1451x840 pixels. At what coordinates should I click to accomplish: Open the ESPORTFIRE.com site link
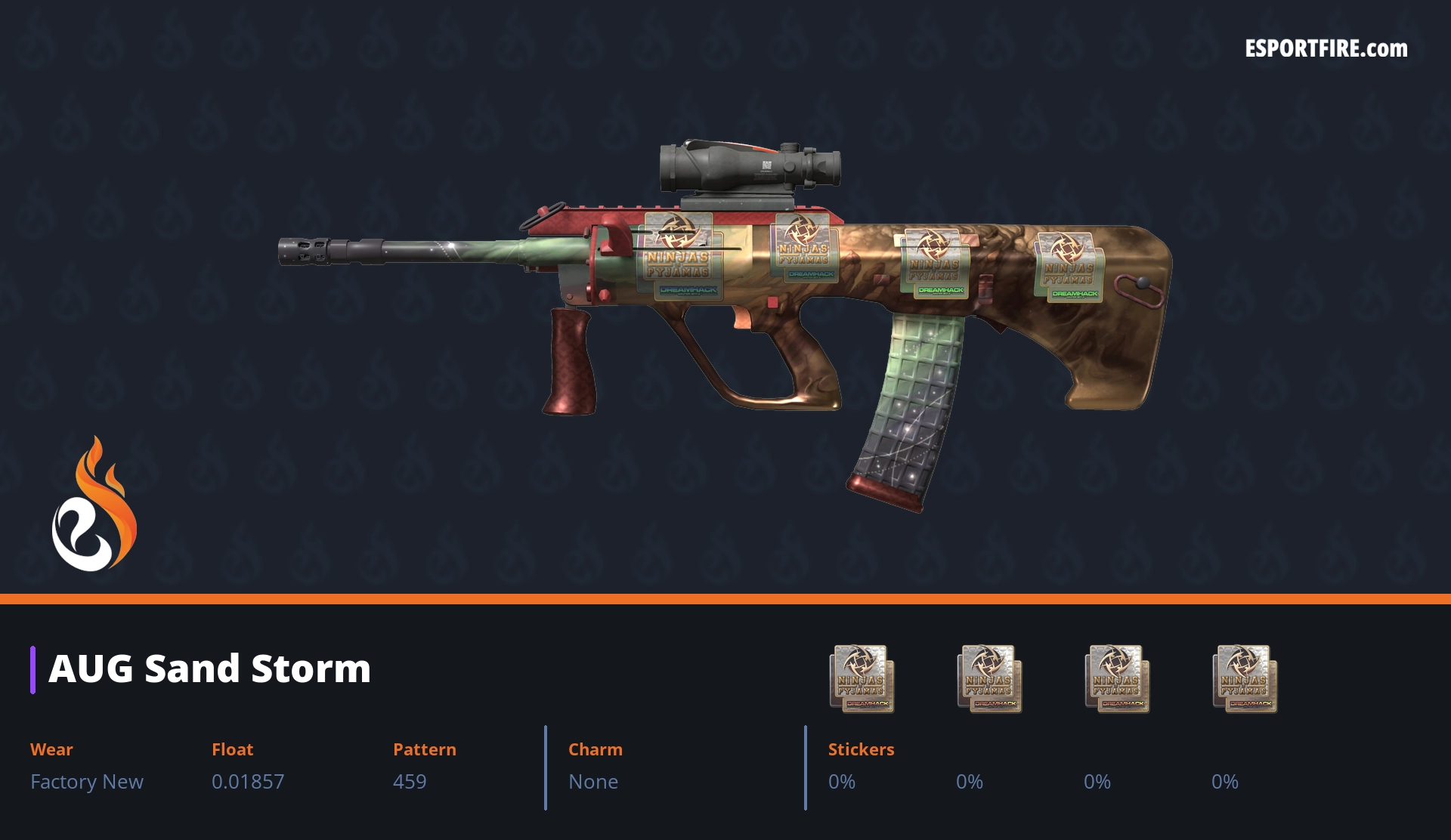pos(1326,49)
